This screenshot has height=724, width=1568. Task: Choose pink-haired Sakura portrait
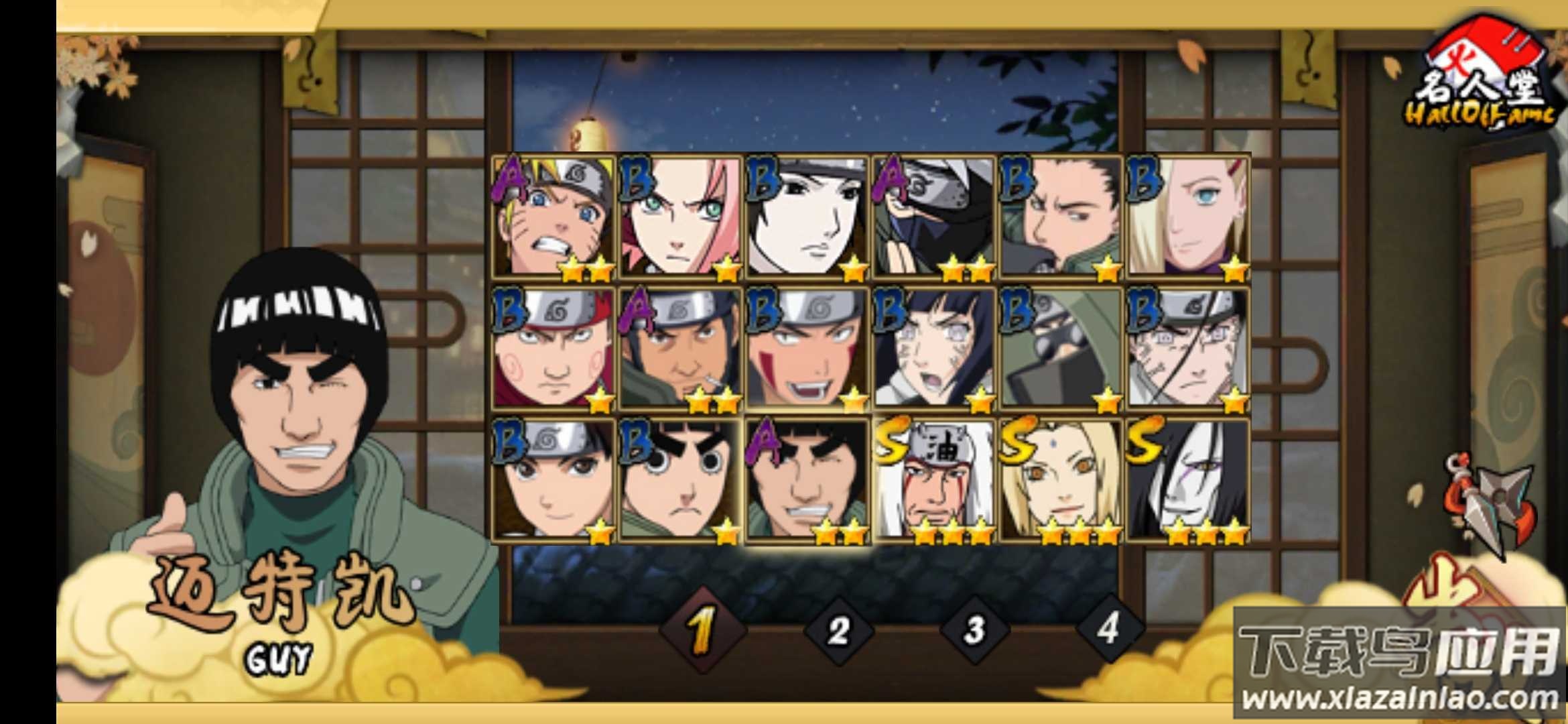(680, 217)
